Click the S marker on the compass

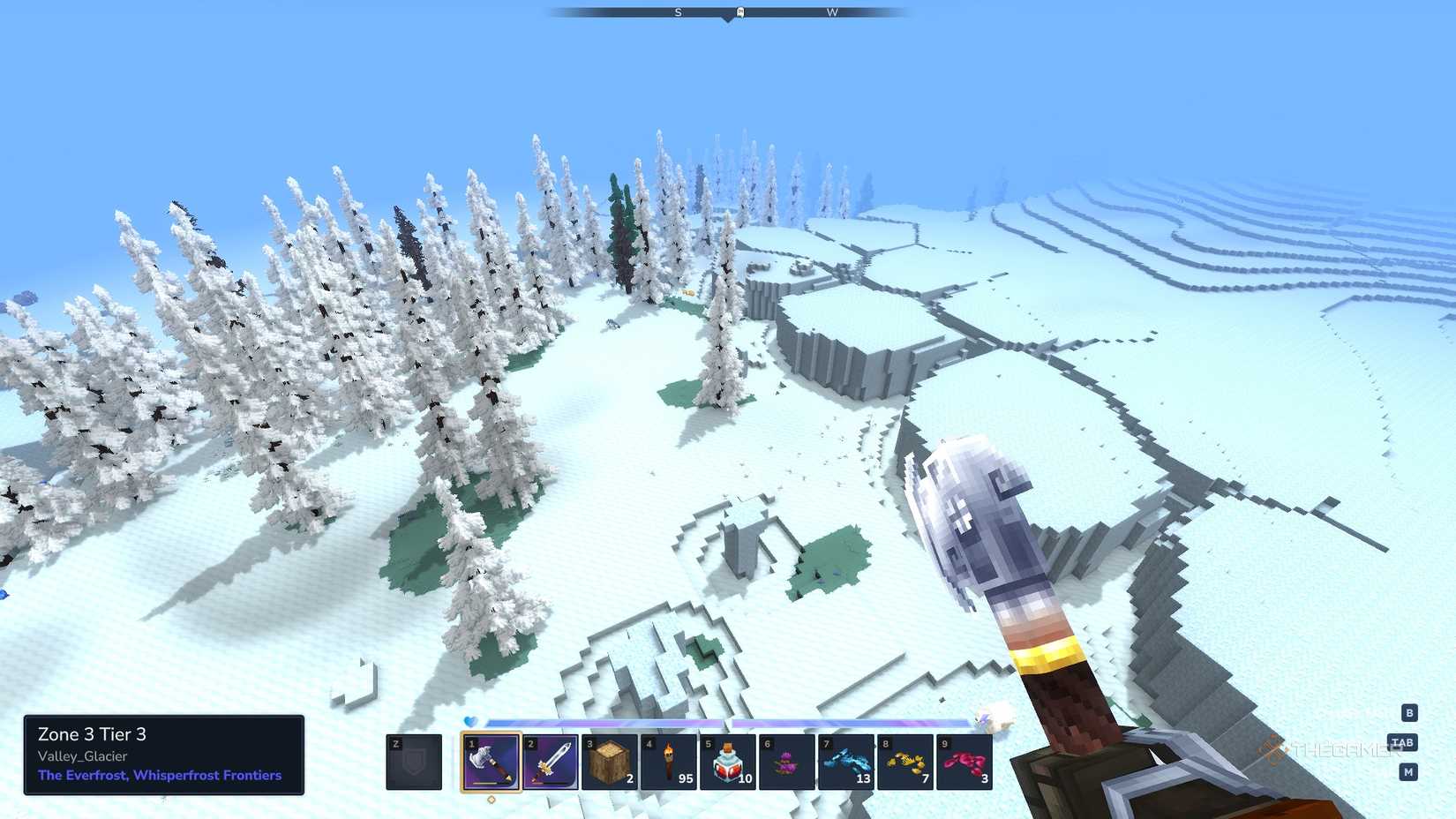(x=678, y=13)
